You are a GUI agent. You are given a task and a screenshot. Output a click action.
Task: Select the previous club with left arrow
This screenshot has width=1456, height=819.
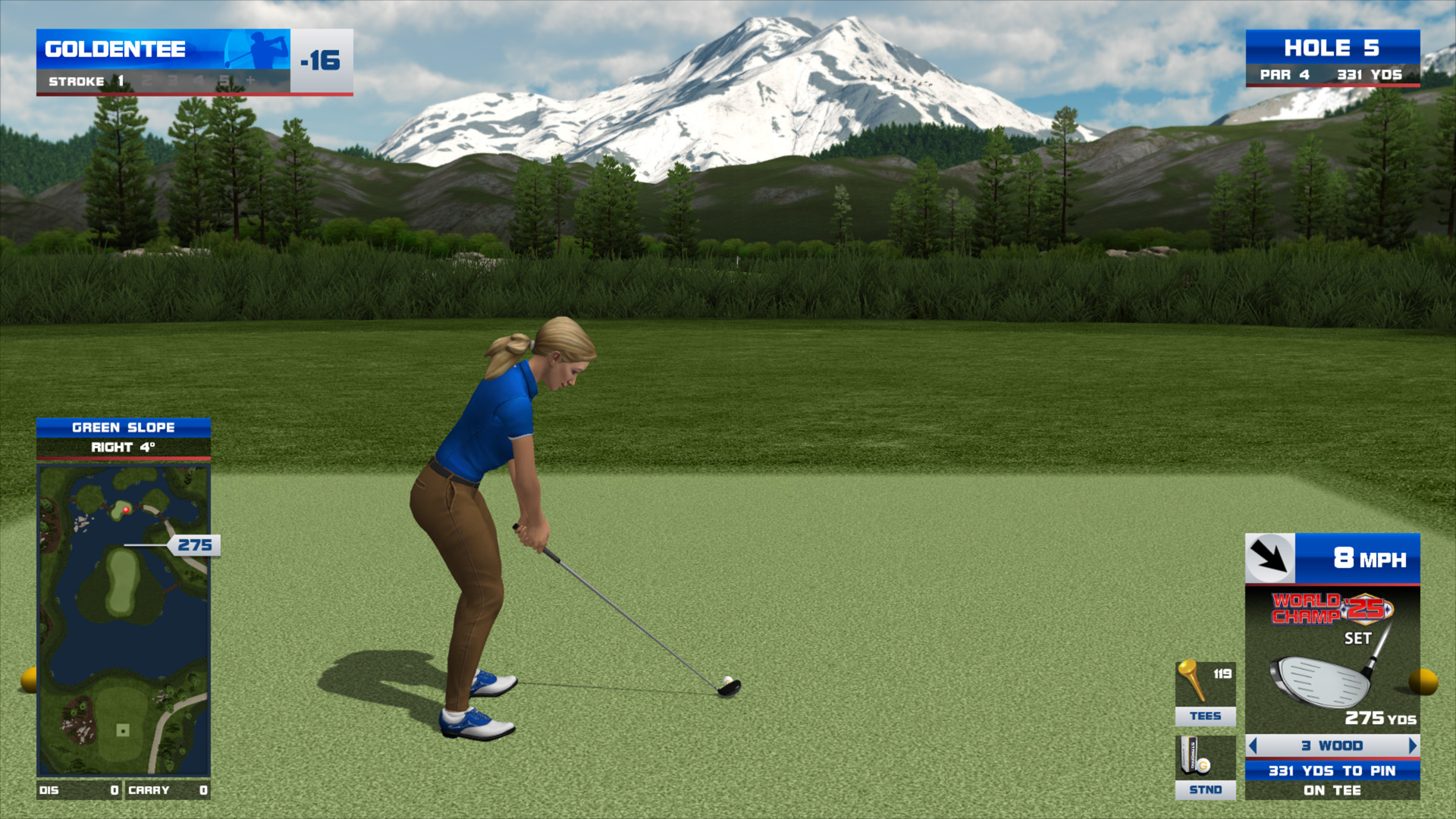coord(1254,746)
